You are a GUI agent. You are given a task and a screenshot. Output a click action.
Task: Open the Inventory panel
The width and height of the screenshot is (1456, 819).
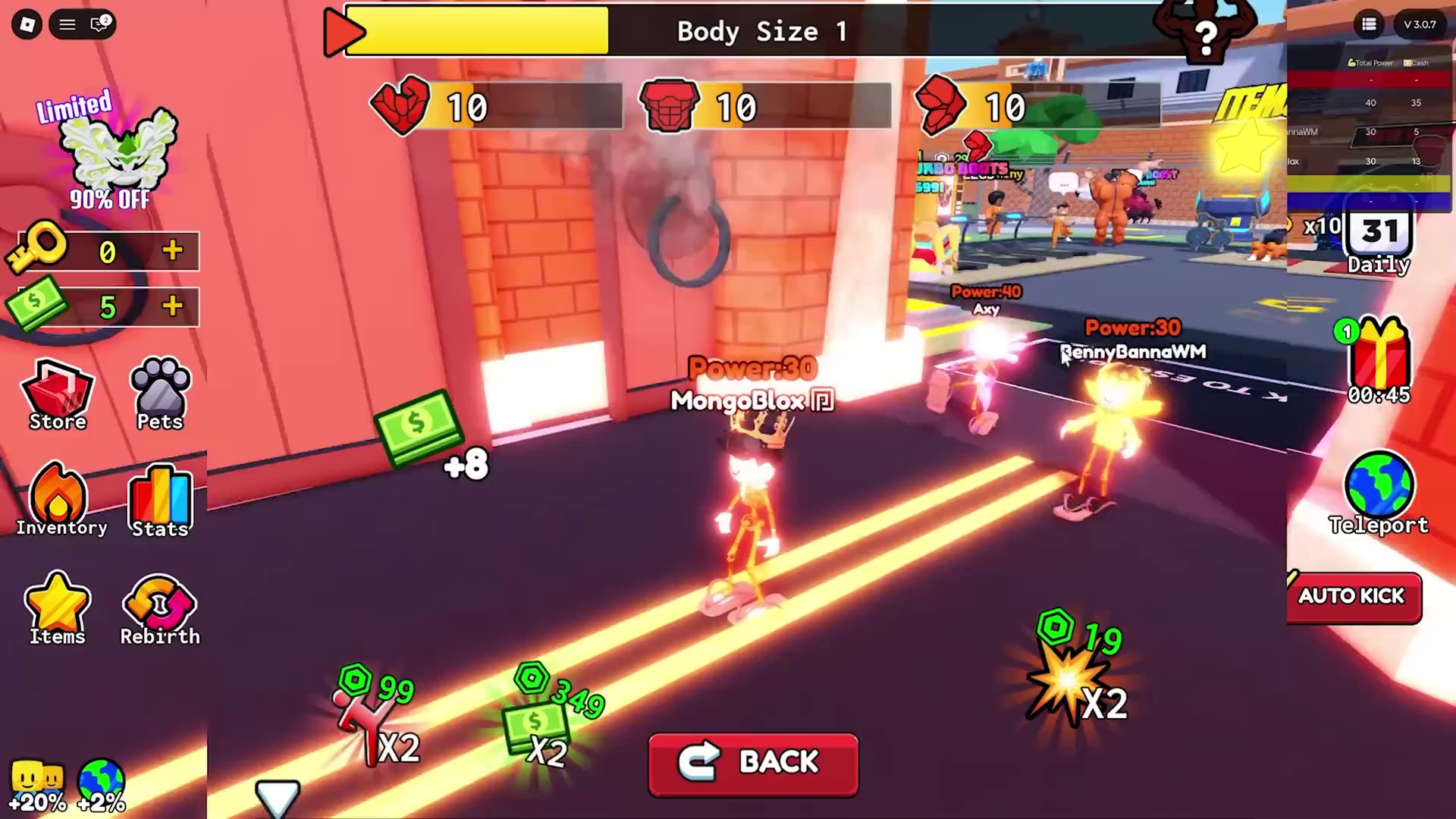pos(59,500)
